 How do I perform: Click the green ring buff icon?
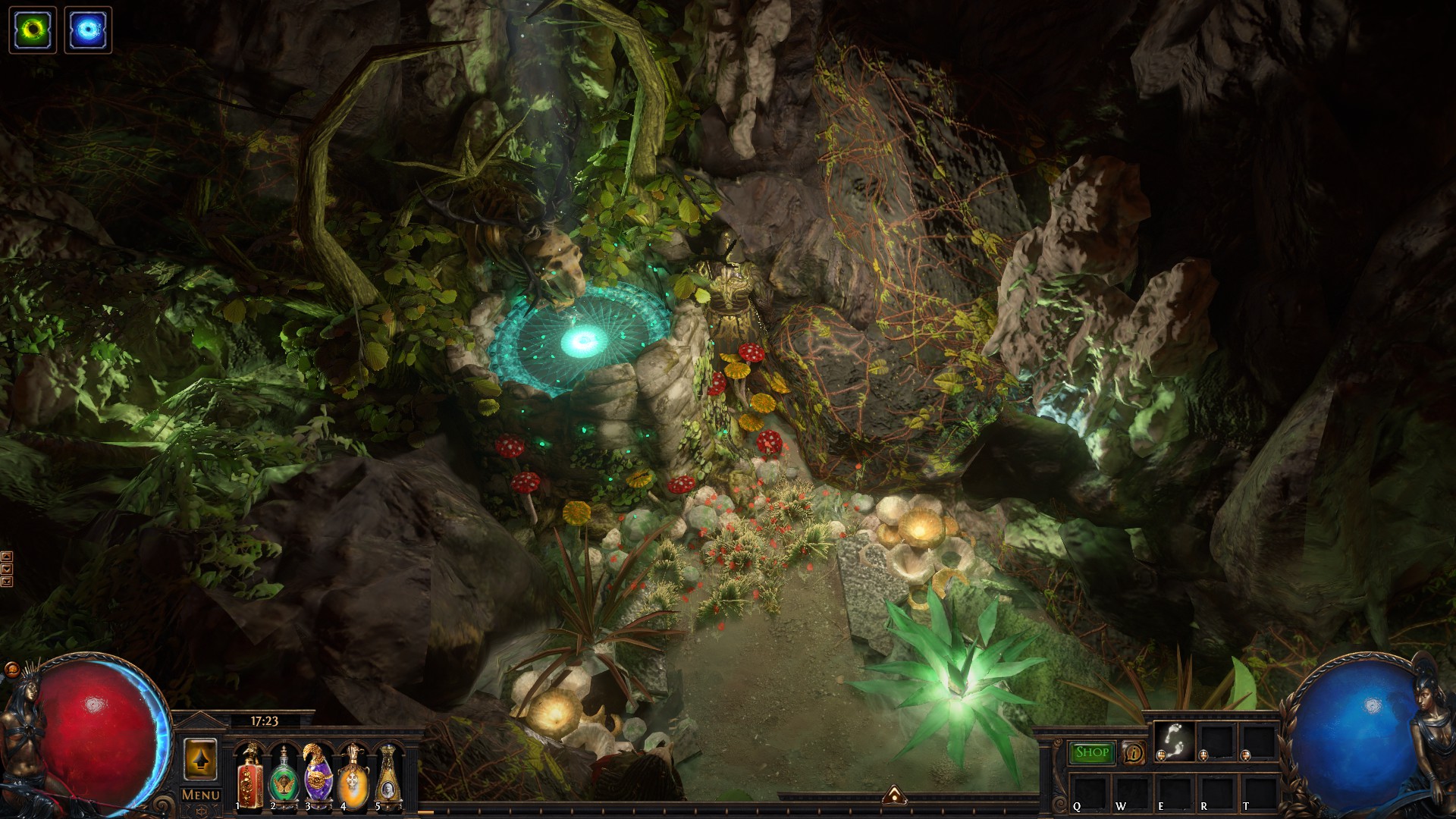coord(33,30)
